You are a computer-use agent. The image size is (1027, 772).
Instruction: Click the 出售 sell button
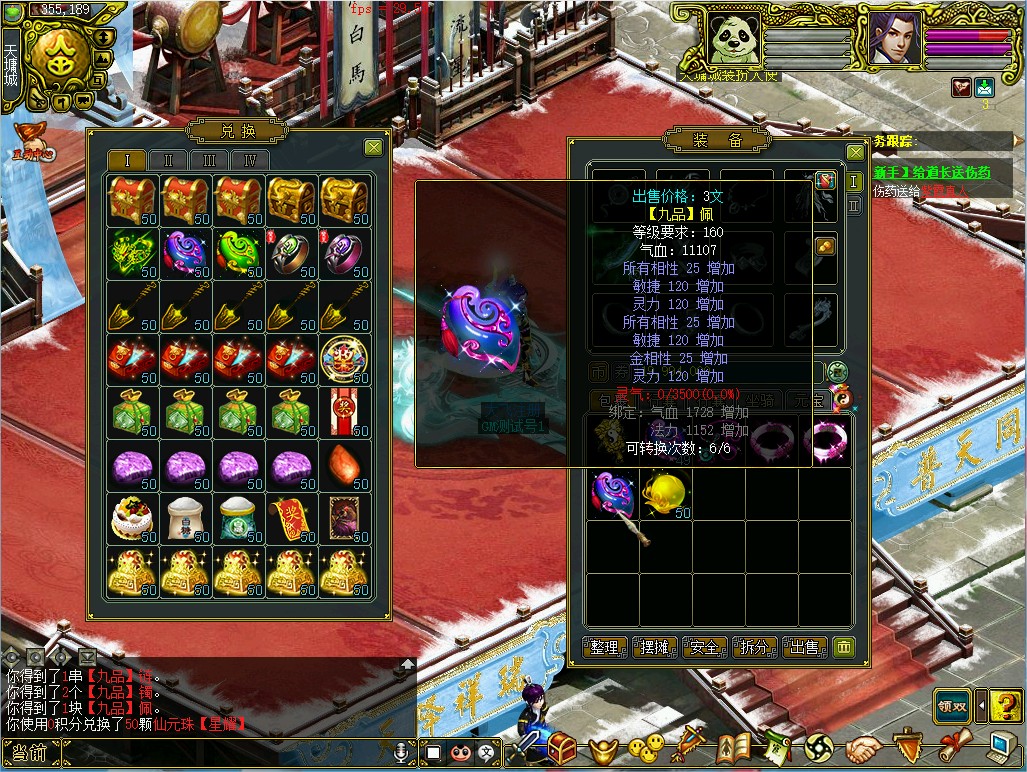[805, 648]
